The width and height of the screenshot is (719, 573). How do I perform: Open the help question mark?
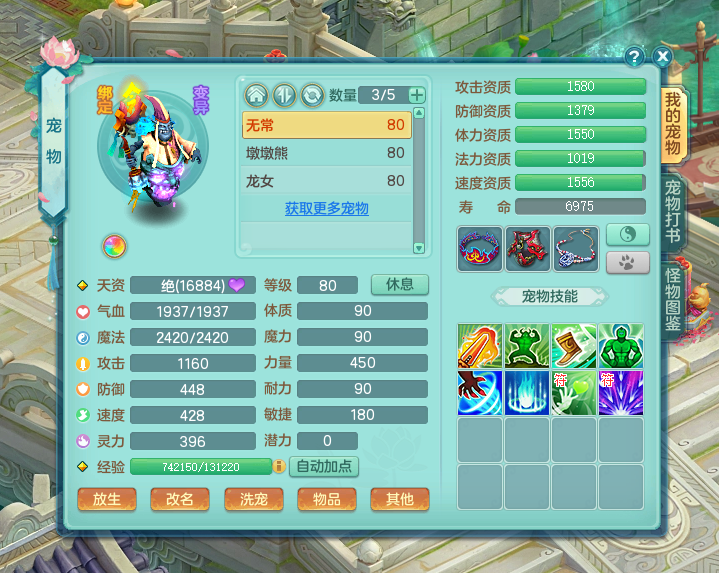click(634, 57)
